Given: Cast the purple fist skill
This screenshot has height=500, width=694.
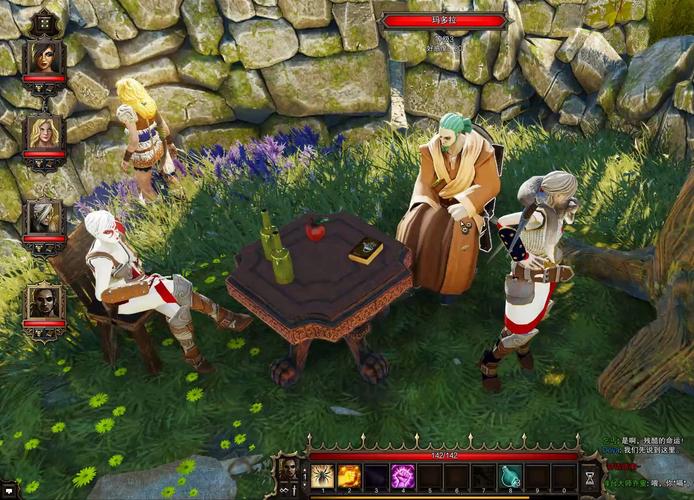Looking at the screenshot, I should click(404, 476).
